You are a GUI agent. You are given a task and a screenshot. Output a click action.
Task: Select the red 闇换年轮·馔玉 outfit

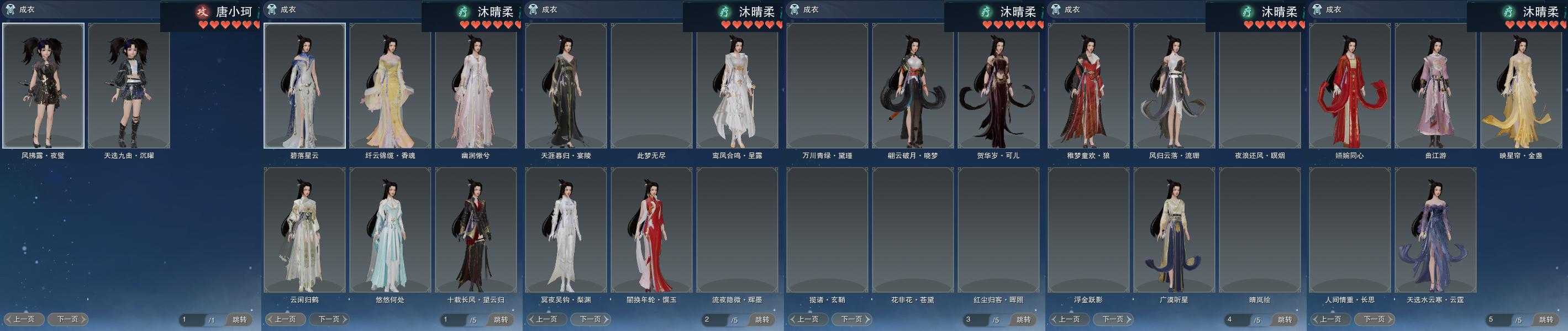click(x=651, y=230)
